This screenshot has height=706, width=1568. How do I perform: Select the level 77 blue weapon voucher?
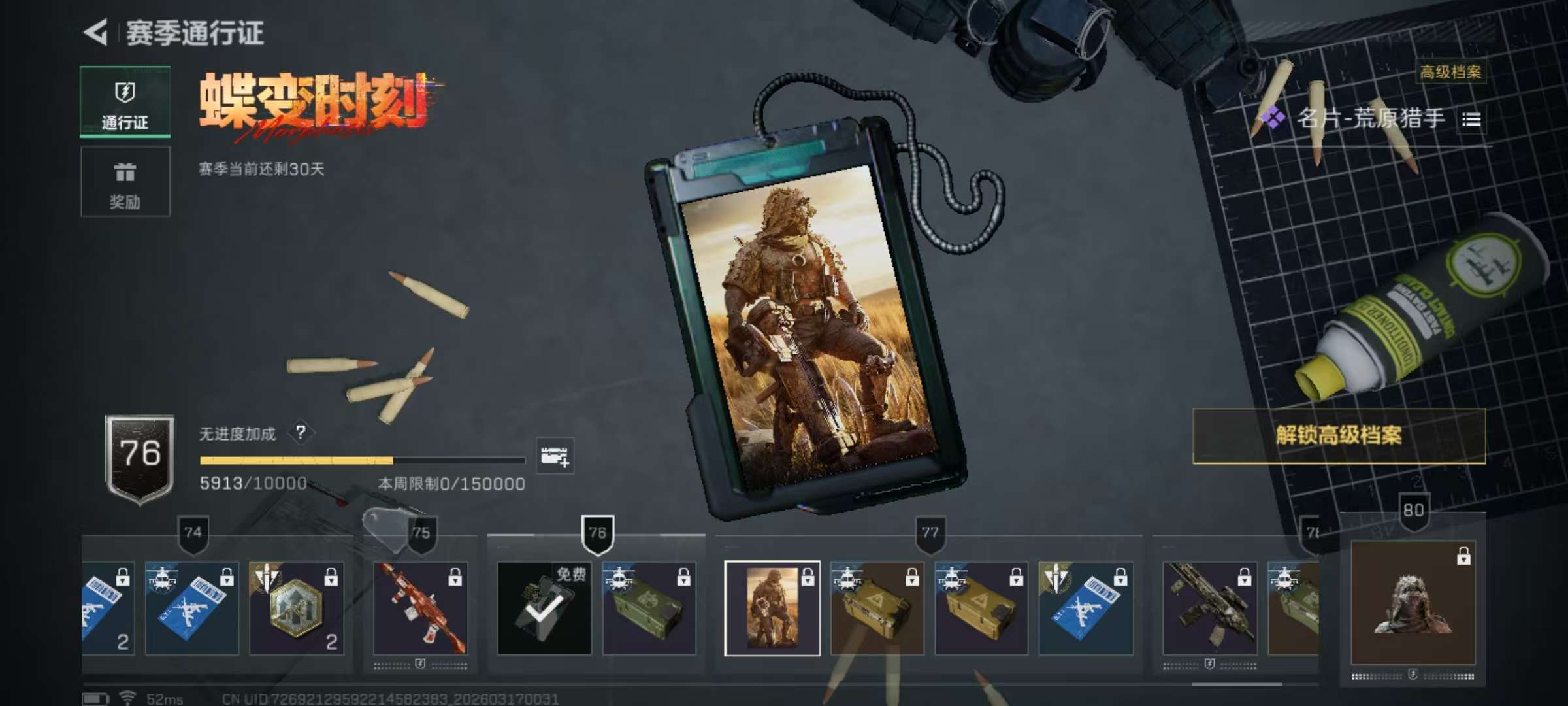point(1085,608)
